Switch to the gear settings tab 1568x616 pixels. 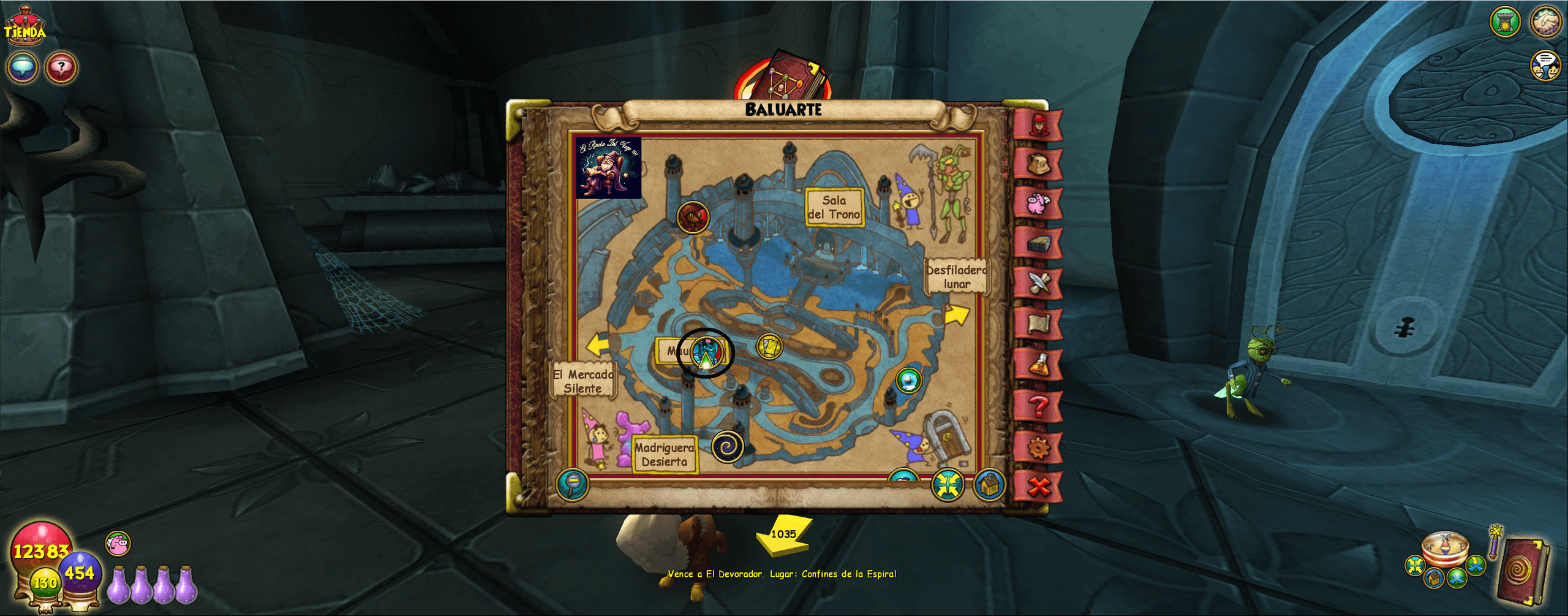1039,447
